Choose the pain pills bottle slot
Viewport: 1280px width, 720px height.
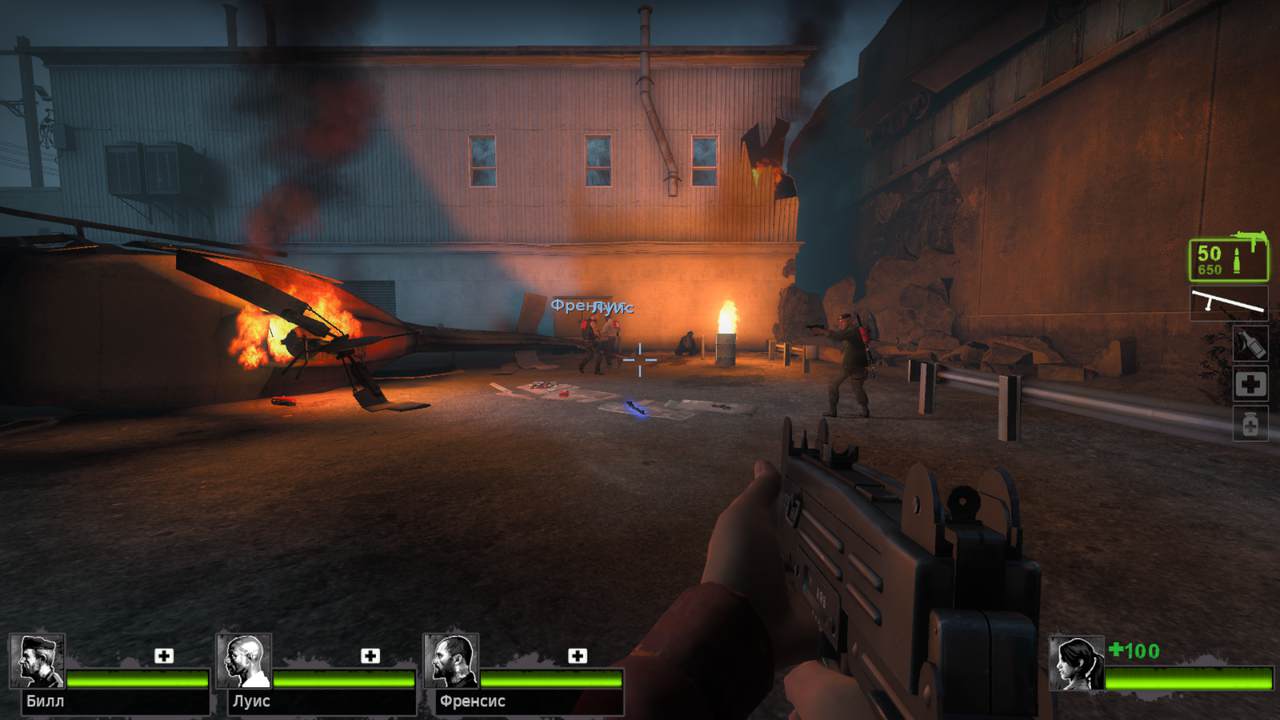pos(1250,423)
